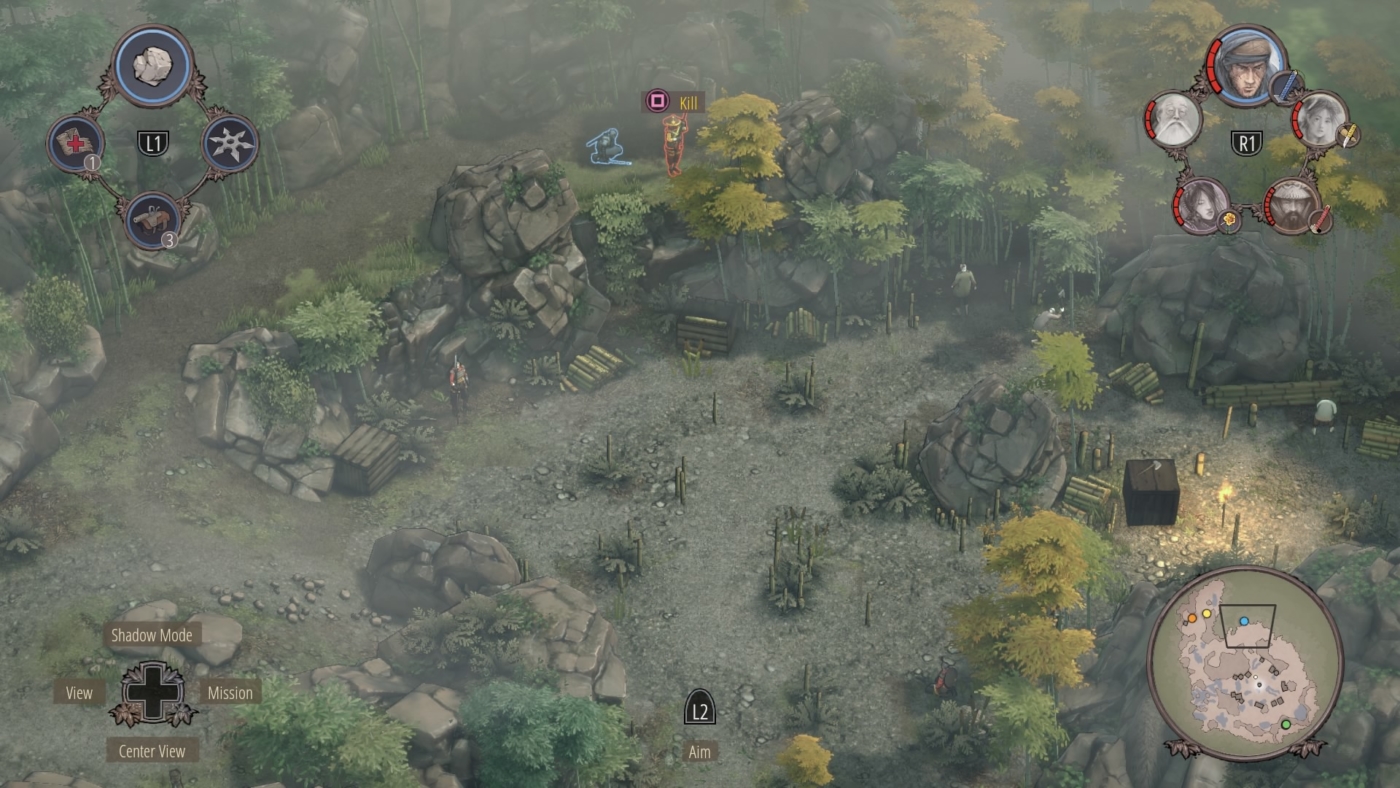
Task: Select Center View on the d-pad
Action: click(152, 749)
